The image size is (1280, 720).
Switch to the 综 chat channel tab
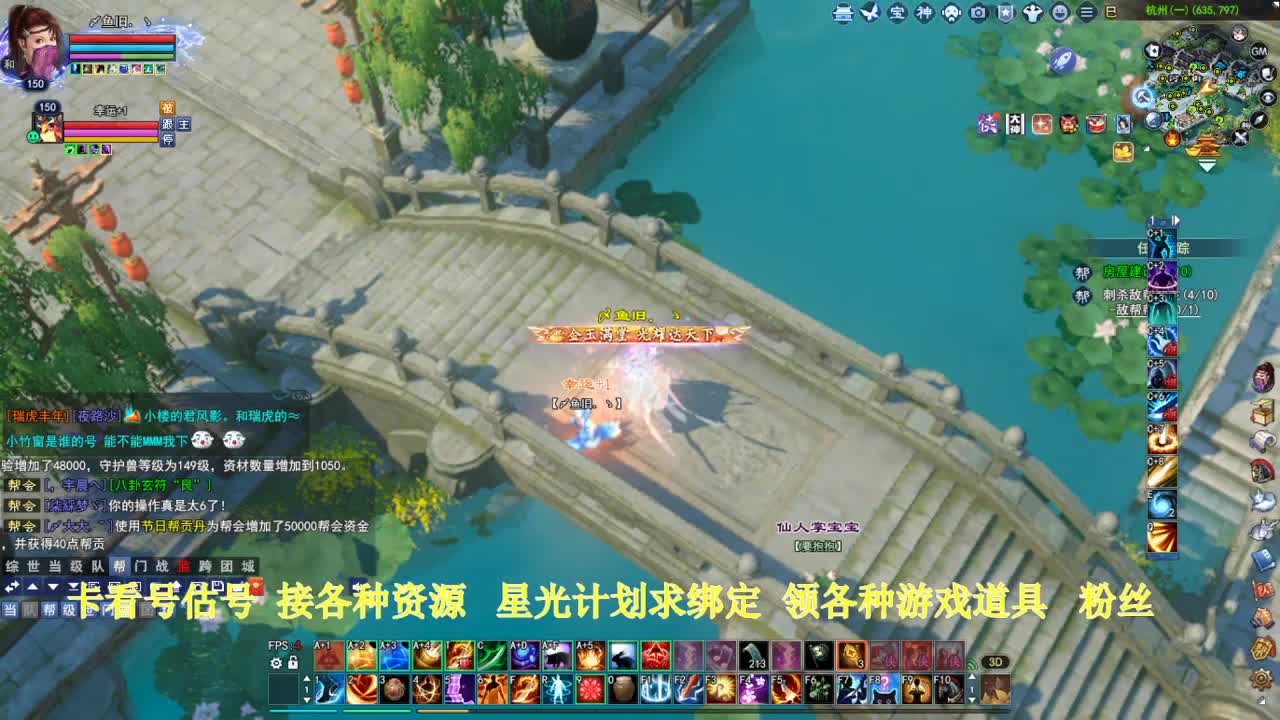(14, 565)
